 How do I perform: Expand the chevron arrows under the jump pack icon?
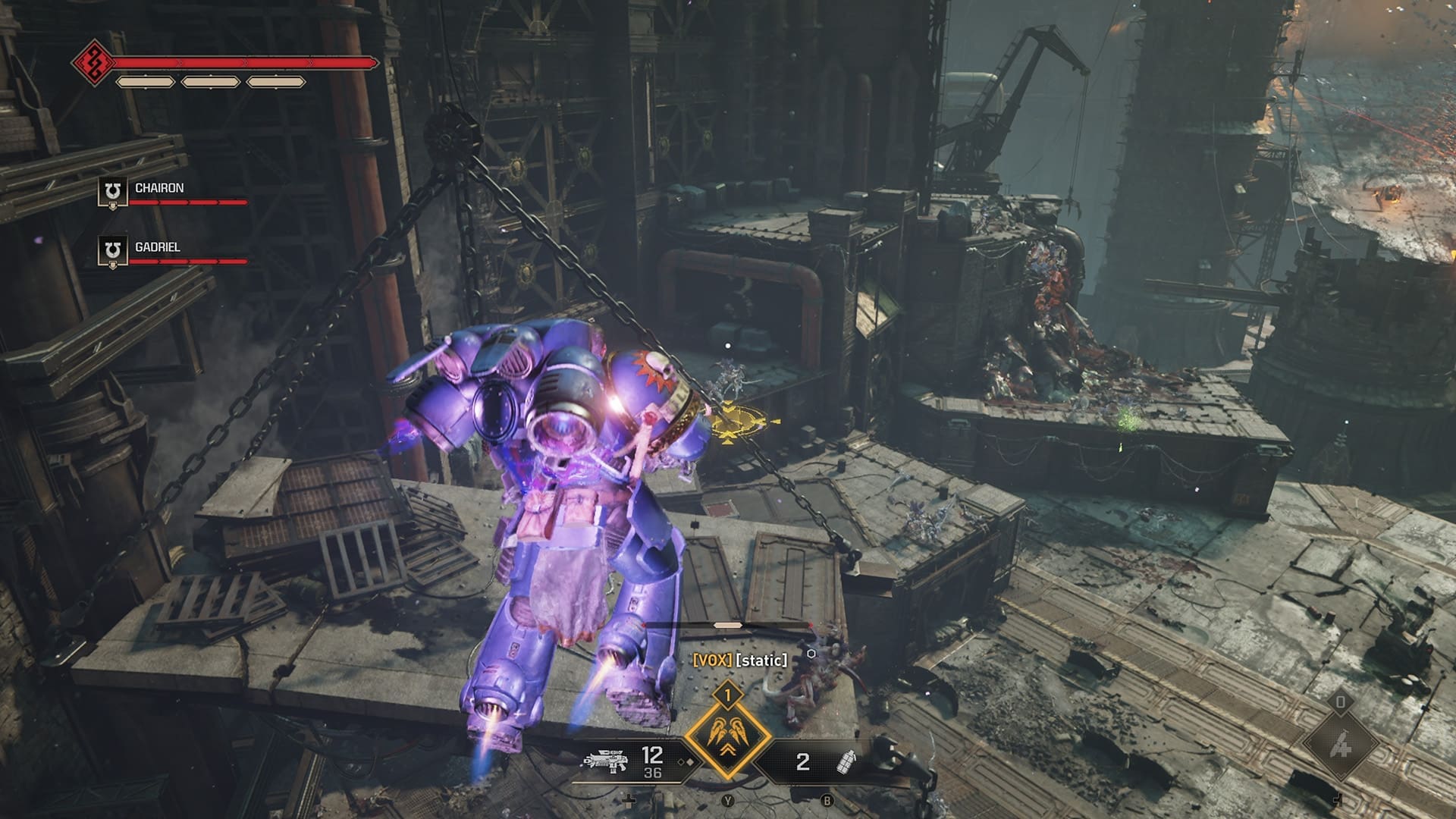(x=728, y=749)
